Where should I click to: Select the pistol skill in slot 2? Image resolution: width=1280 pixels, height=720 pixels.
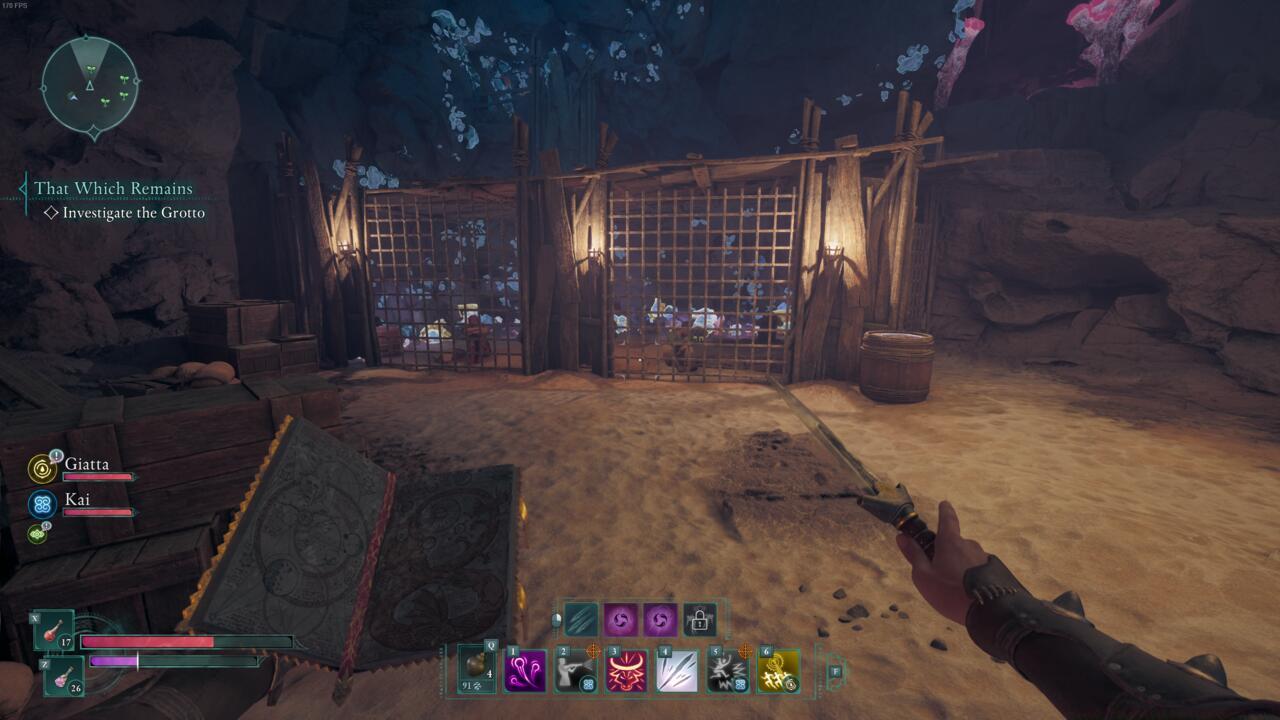point(574,669)
